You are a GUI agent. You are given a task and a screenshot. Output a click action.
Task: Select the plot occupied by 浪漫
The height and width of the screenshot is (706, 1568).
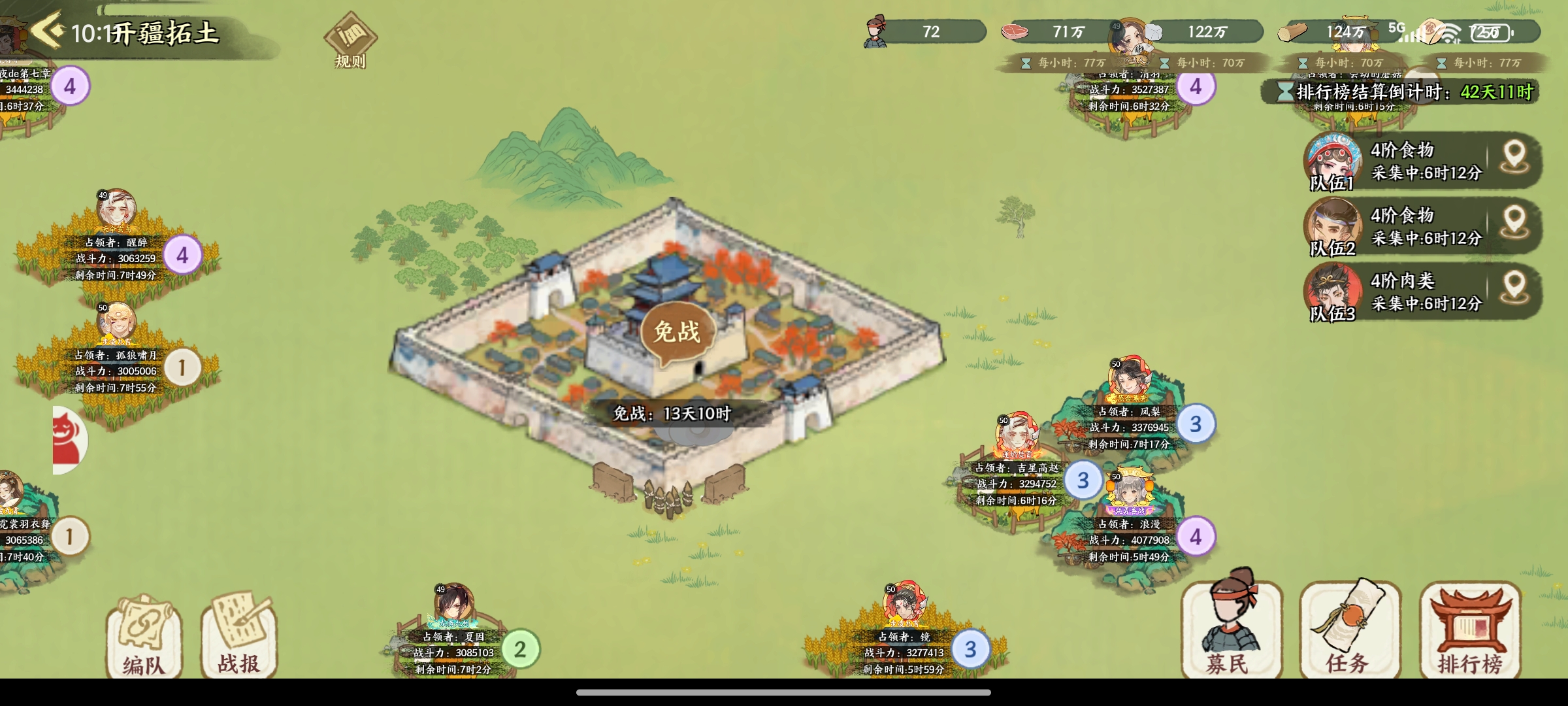[x=1129, y=540]
